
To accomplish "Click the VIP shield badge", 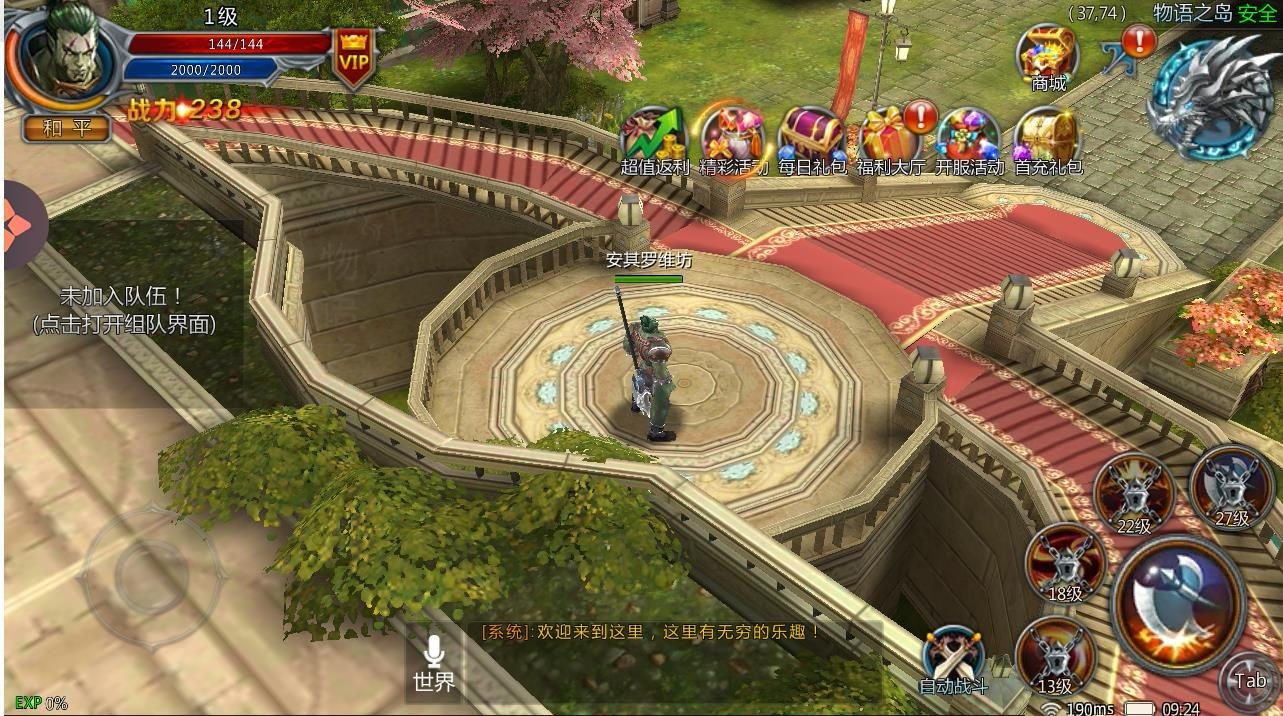I will coord(353,58).
